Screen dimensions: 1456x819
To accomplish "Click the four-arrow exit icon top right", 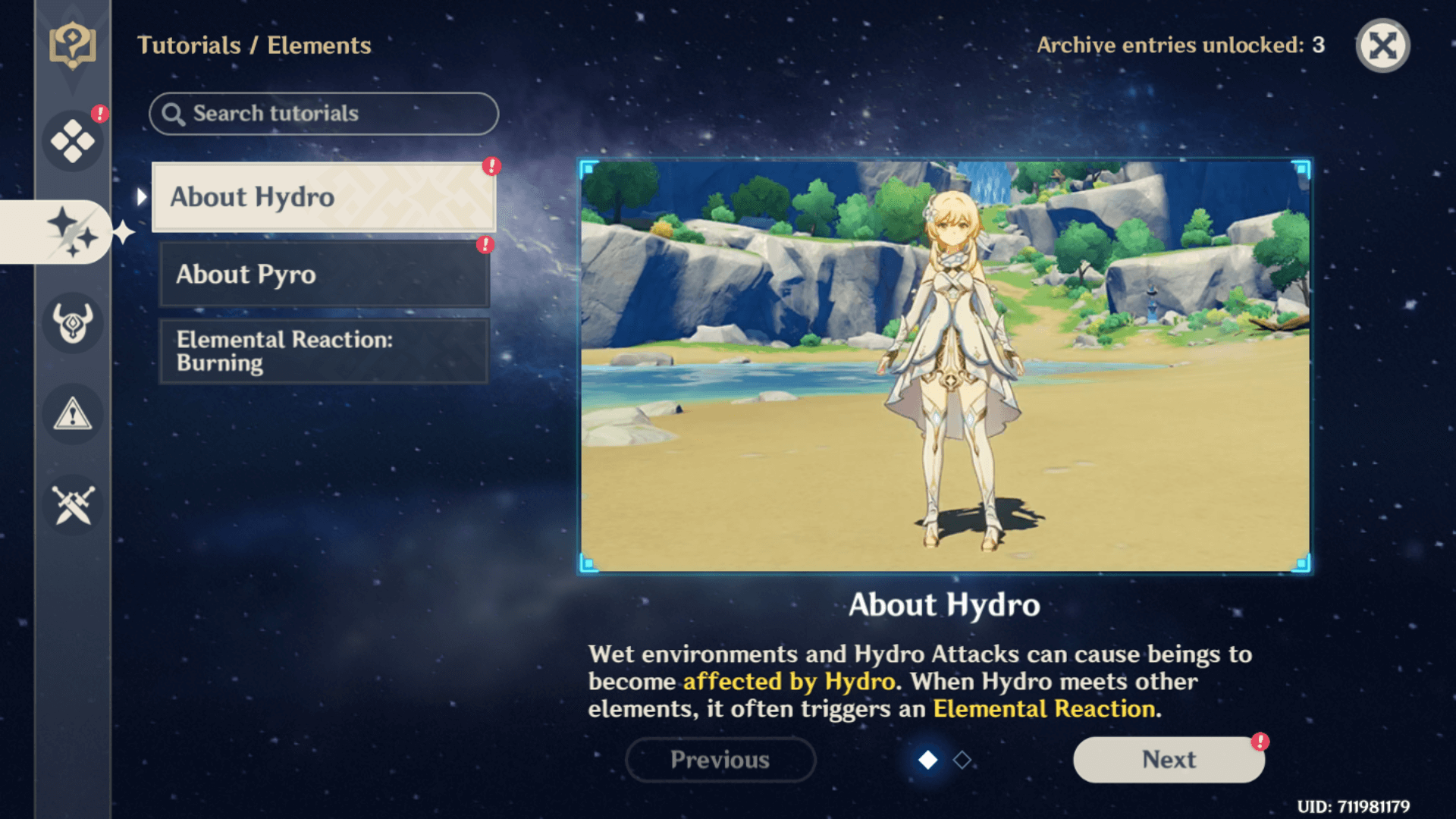I will (x=1382, y=45).
